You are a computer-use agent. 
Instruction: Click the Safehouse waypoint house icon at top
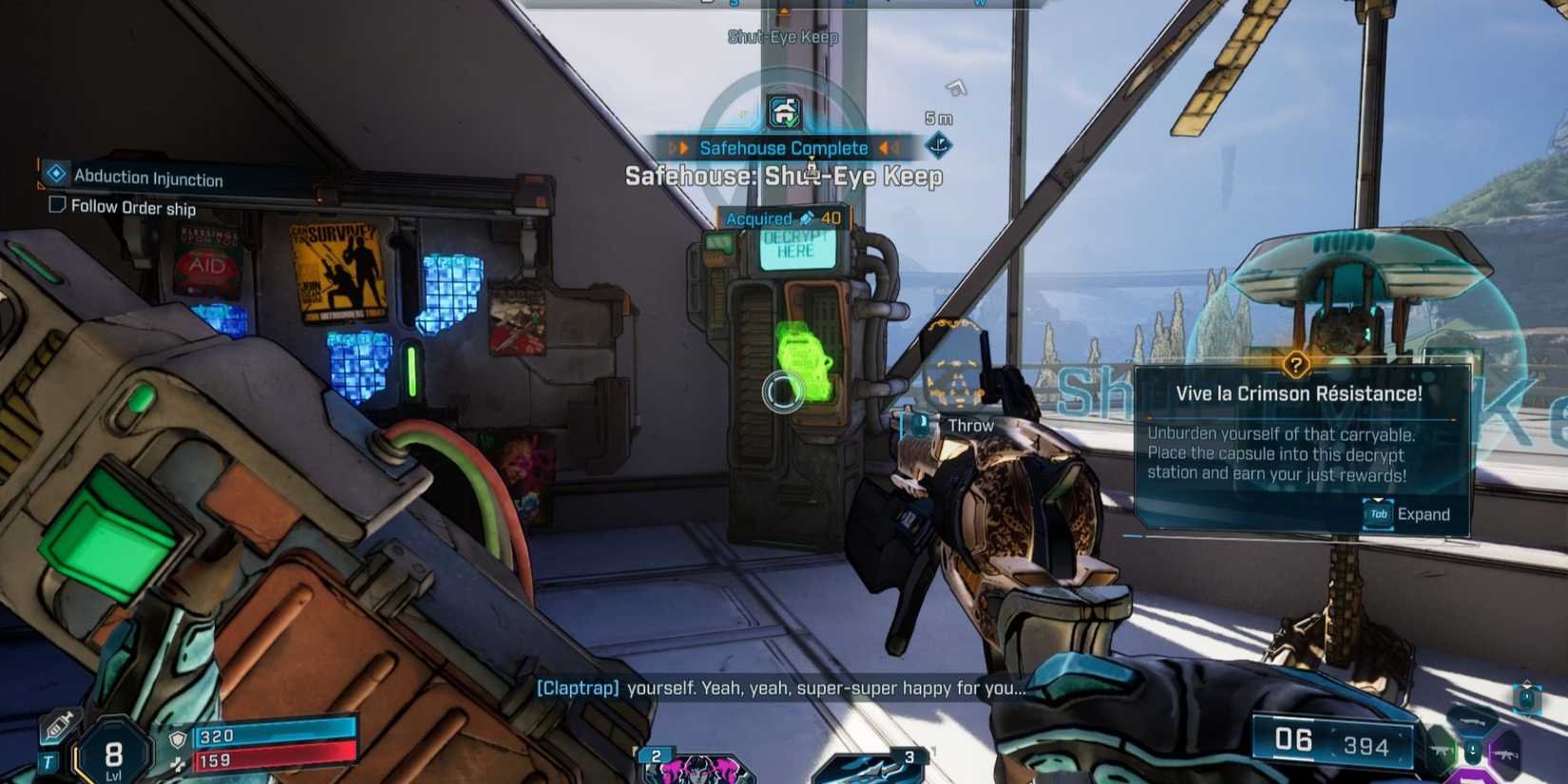click(782, 110)
